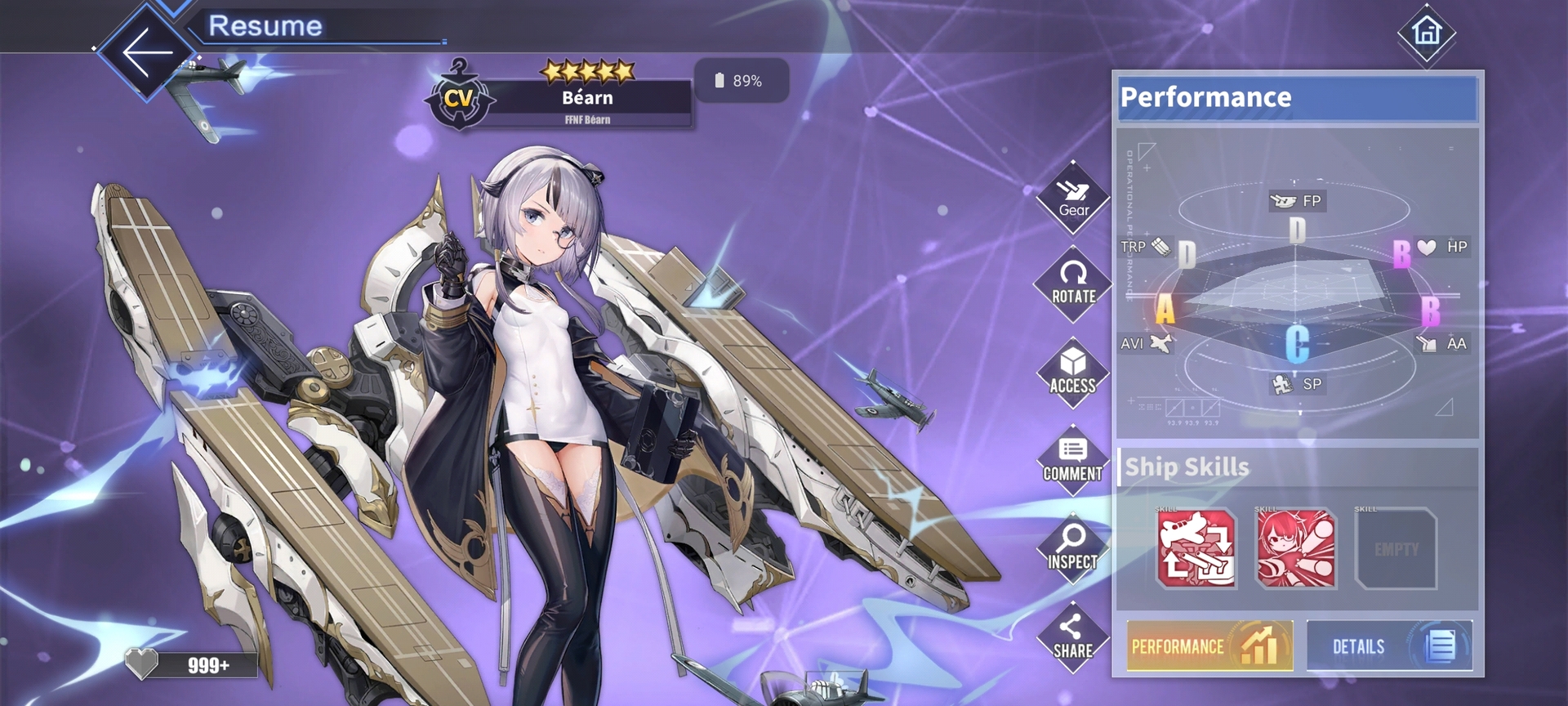
Task: Open the Access option
Action: [1073, 373]
